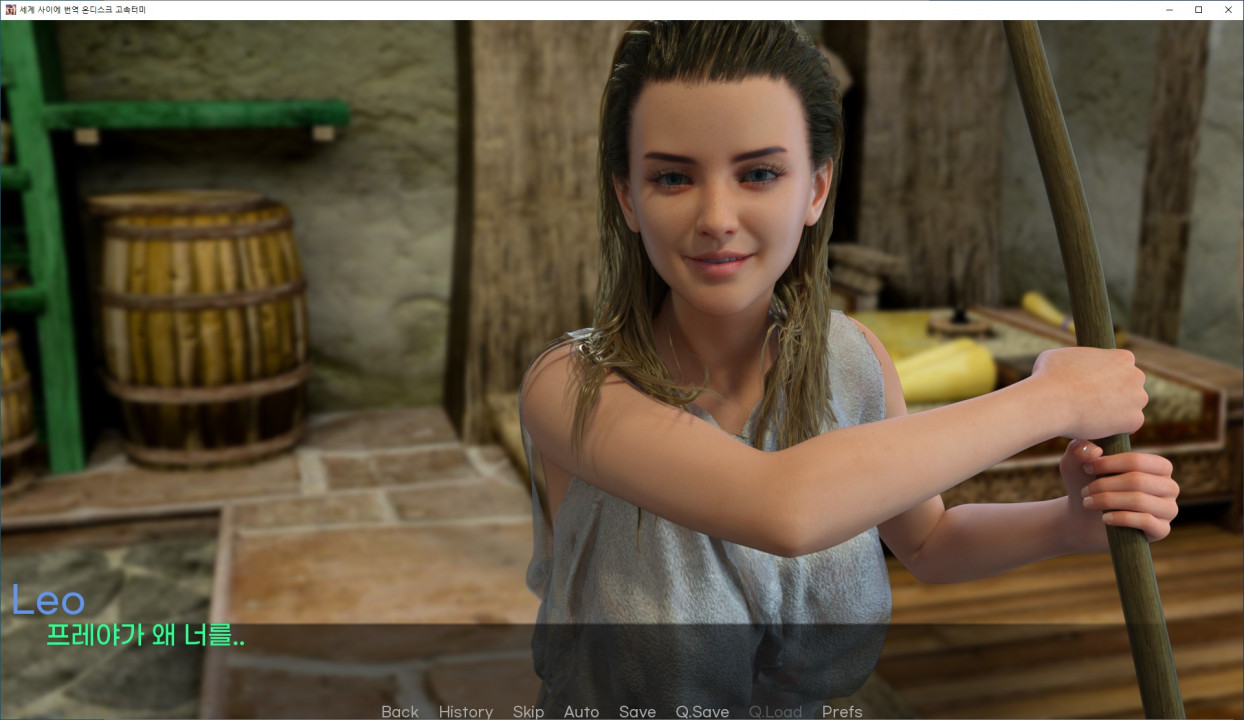
Task: Maximize the game window
Action: coord(1199,9)
